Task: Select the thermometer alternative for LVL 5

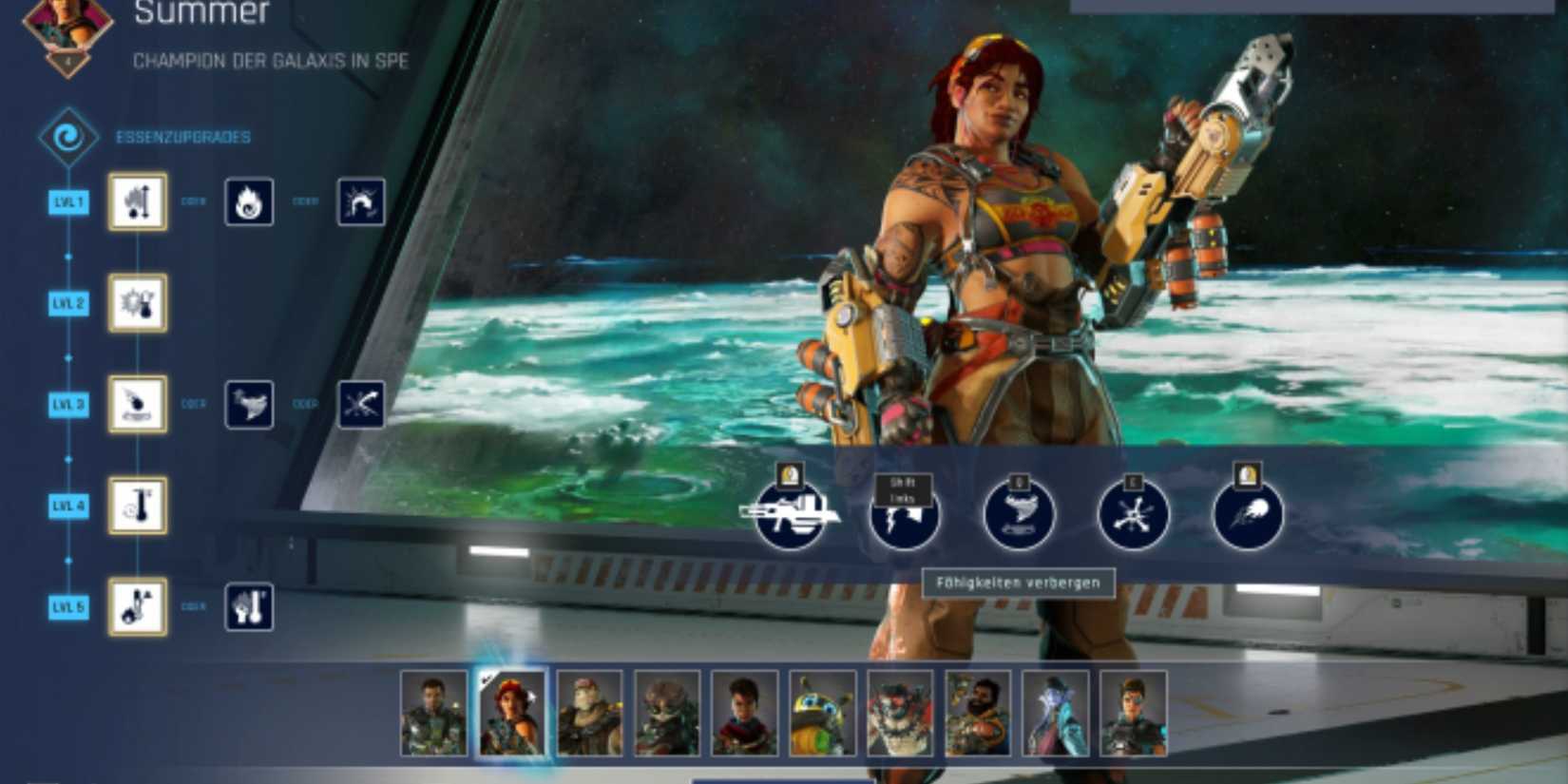Action: (x=249, y=608)
